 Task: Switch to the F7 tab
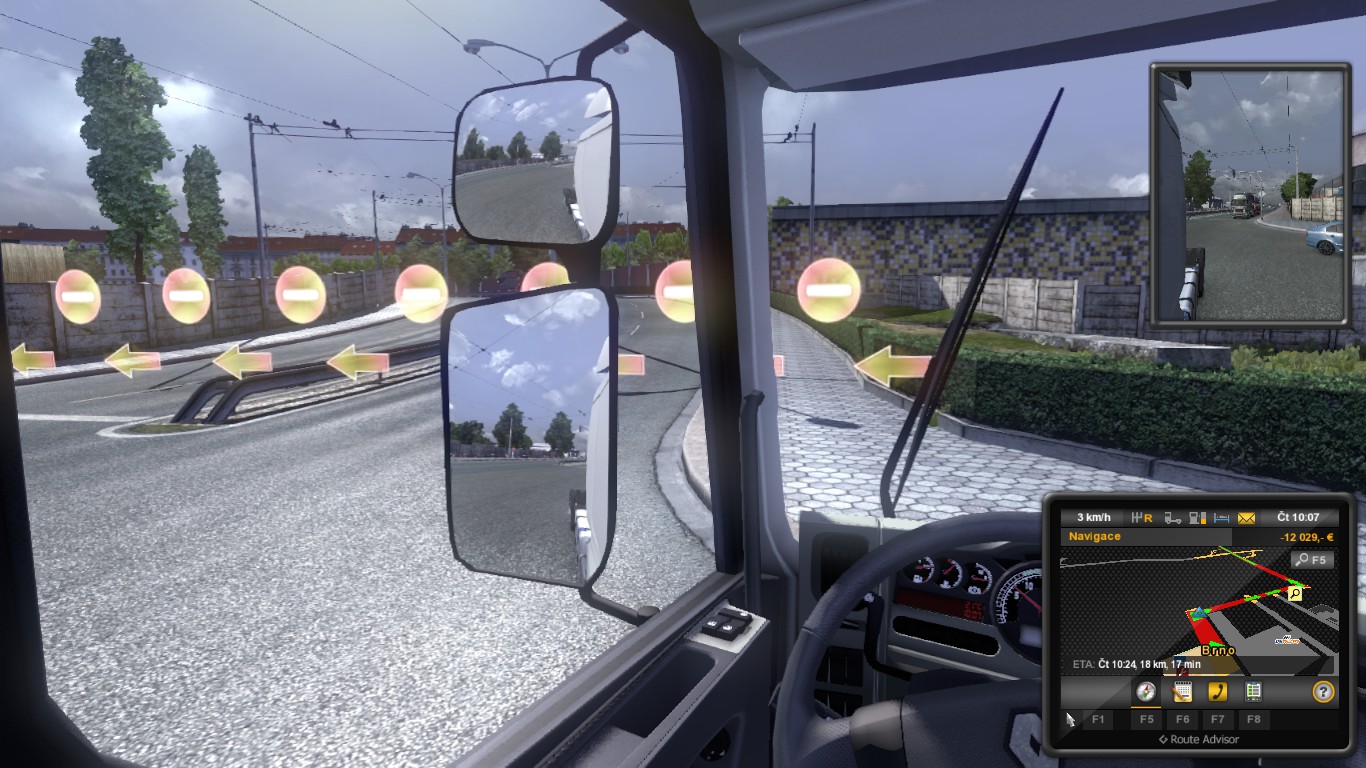pos(1217,720)
